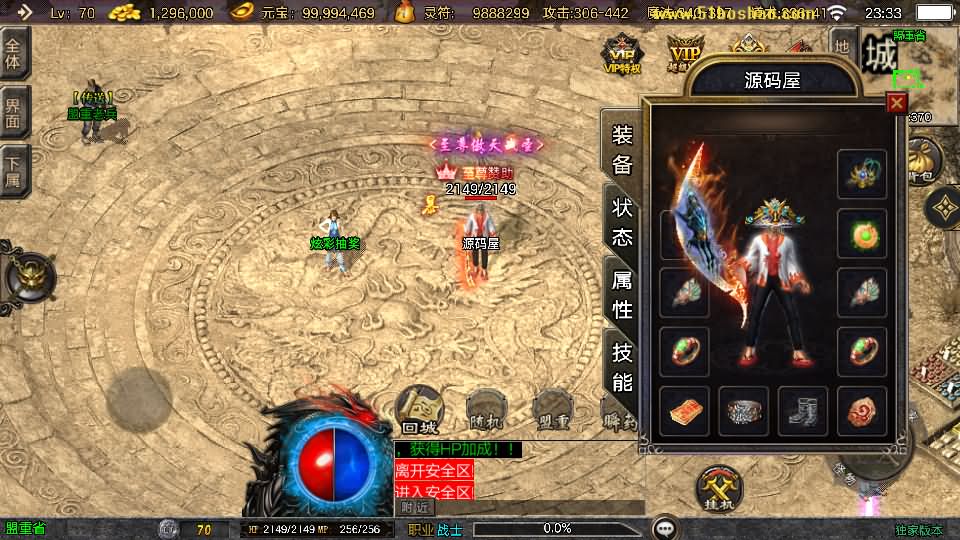The height and width of the screenshot is (540, 960).
Task: Click the 下属 subordinates button
Action: (14, 168)
